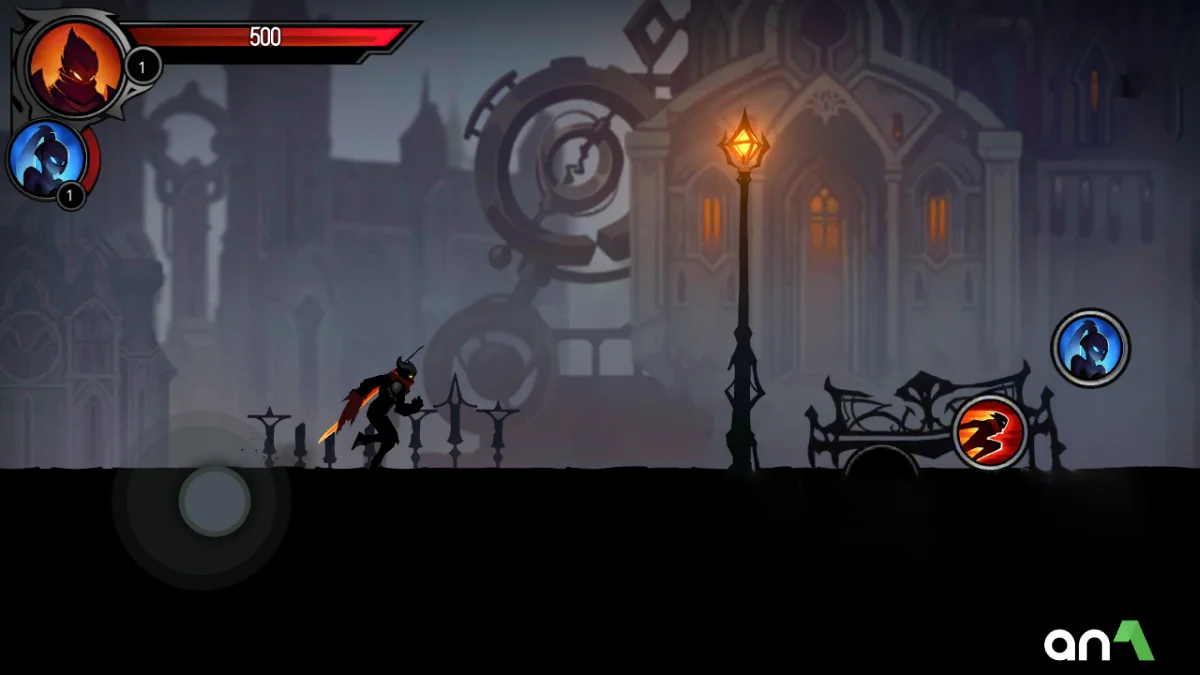Switch to the blue character portrait

point(44,159)
